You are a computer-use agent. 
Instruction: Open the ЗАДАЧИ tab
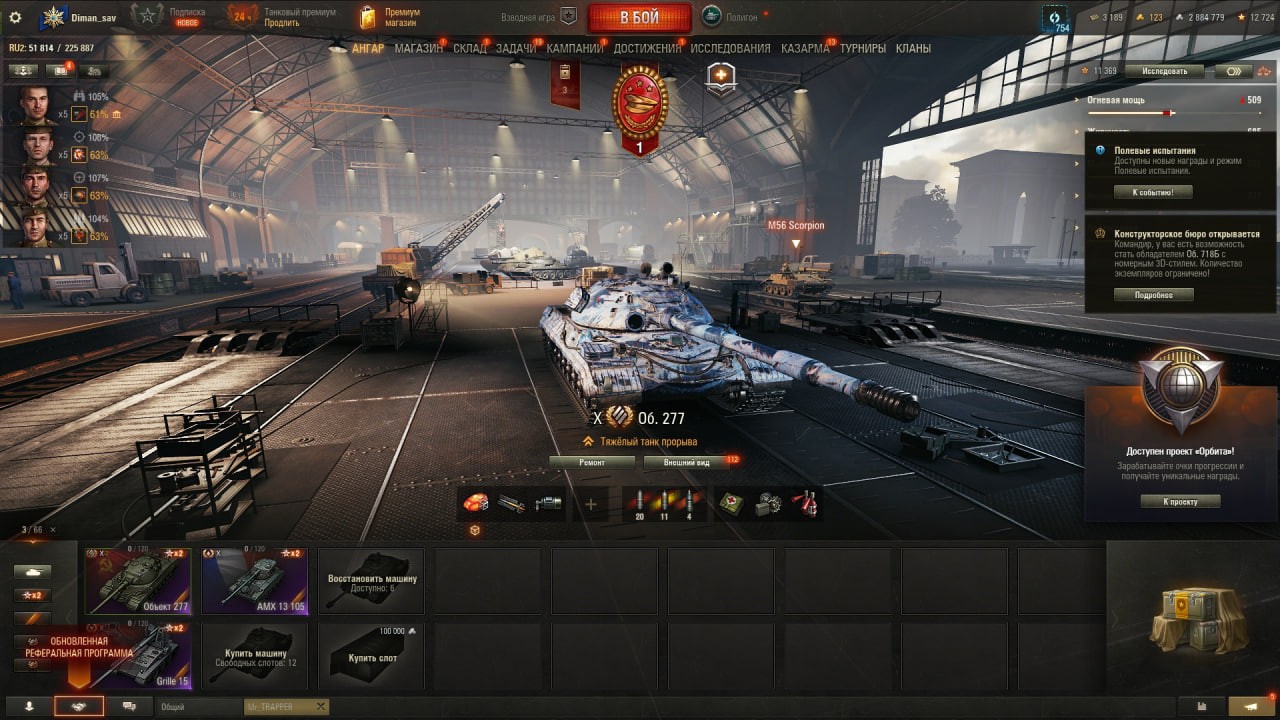tap(515, 48)
